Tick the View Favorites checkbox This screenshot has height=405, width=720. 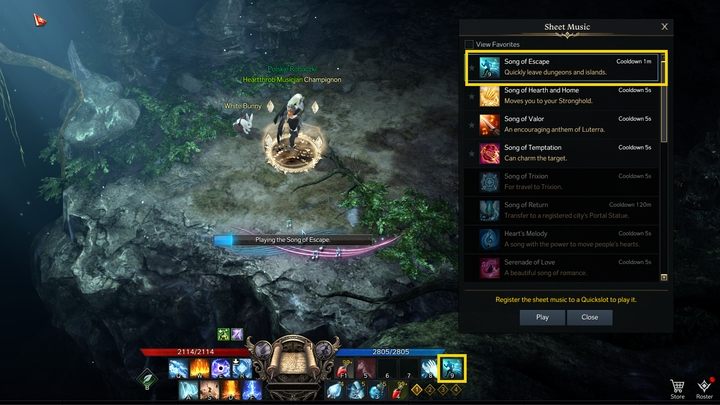pos(470,44)
